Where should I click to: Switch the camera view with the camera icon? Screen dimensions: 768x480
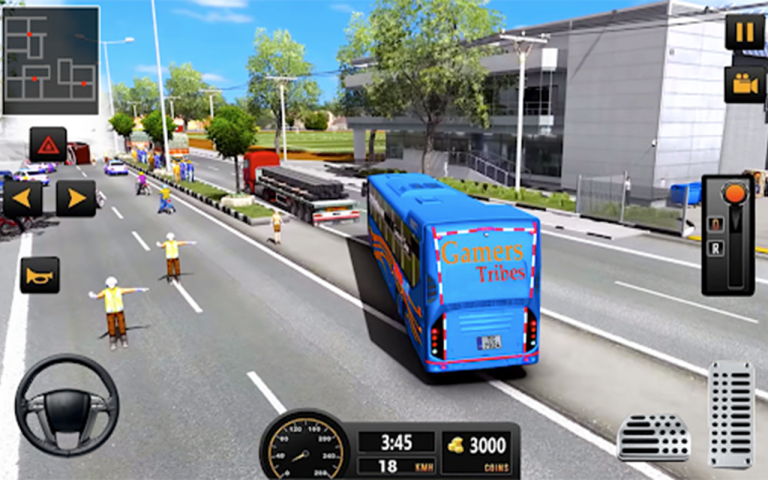[x=744, y=84]
